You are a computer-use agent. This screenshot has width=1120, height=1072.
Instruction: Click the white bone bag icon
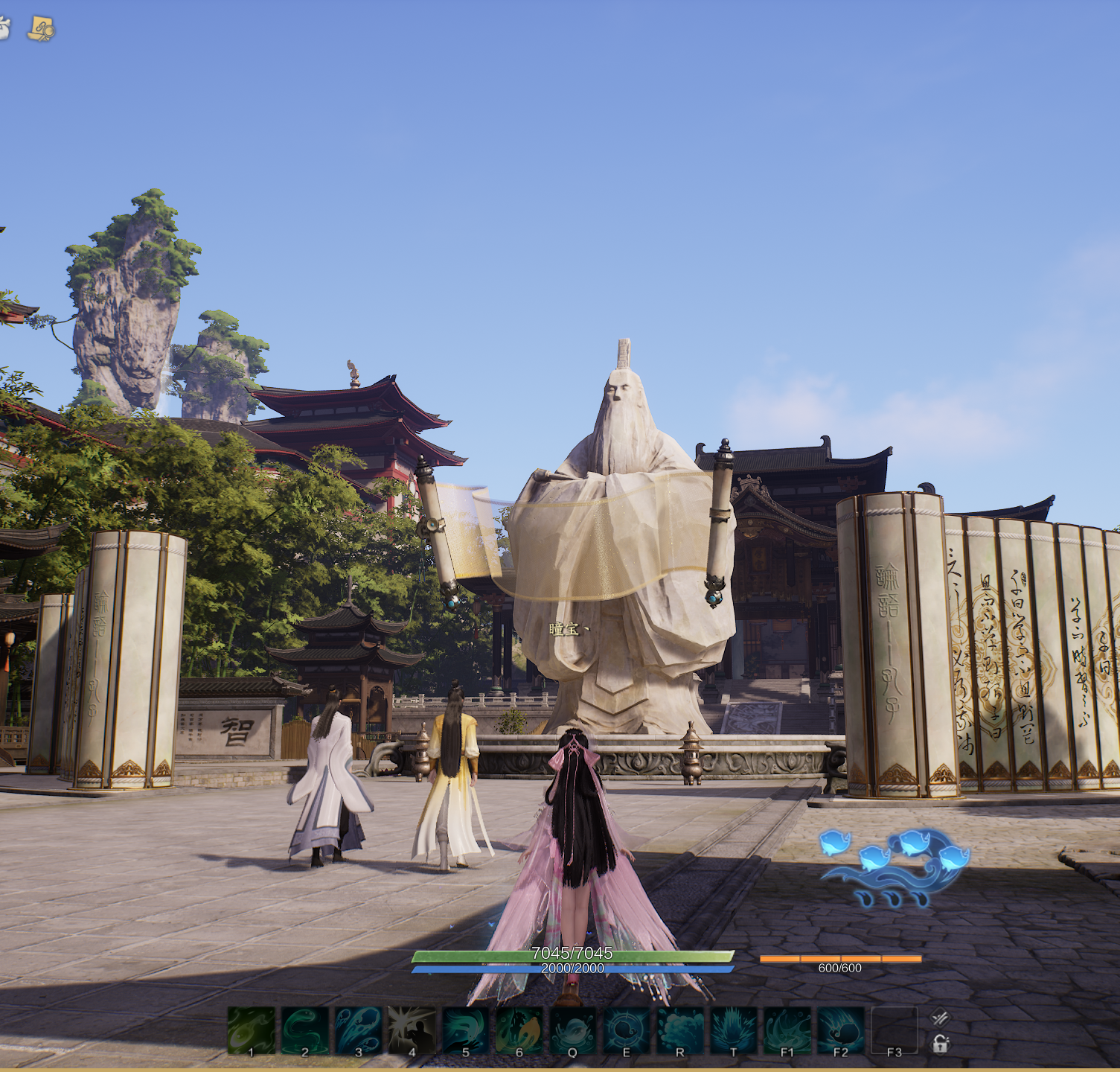pyautogui.click(x=3, y=28)
